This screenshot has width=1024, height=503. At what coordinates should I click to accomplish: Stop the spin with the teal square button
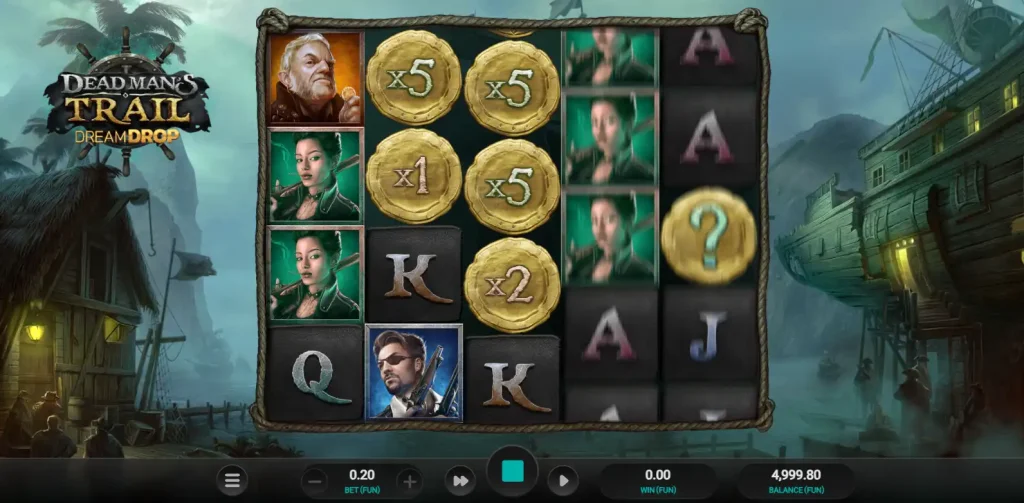(513, 471)
